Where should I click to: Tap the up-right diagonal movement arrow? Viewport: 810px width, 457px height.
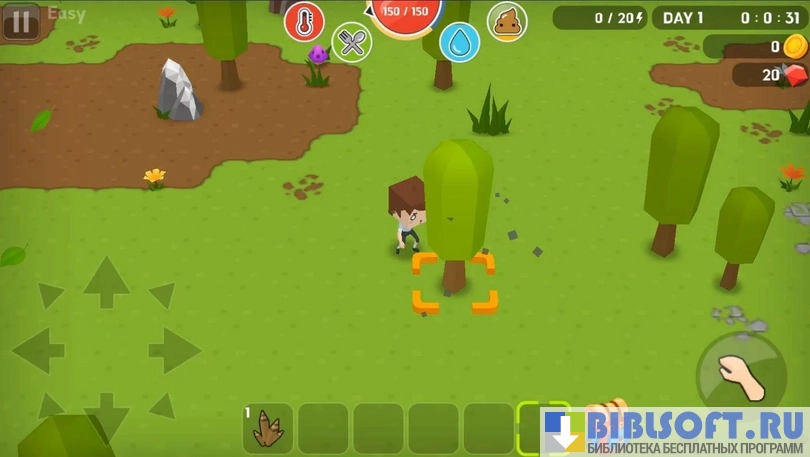(162, 295)
